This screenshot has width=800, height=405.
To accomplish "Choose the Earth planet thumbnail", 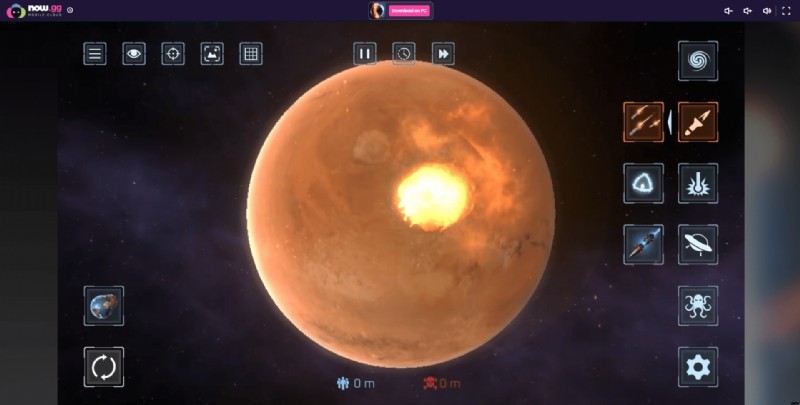I will pos(104,306).
